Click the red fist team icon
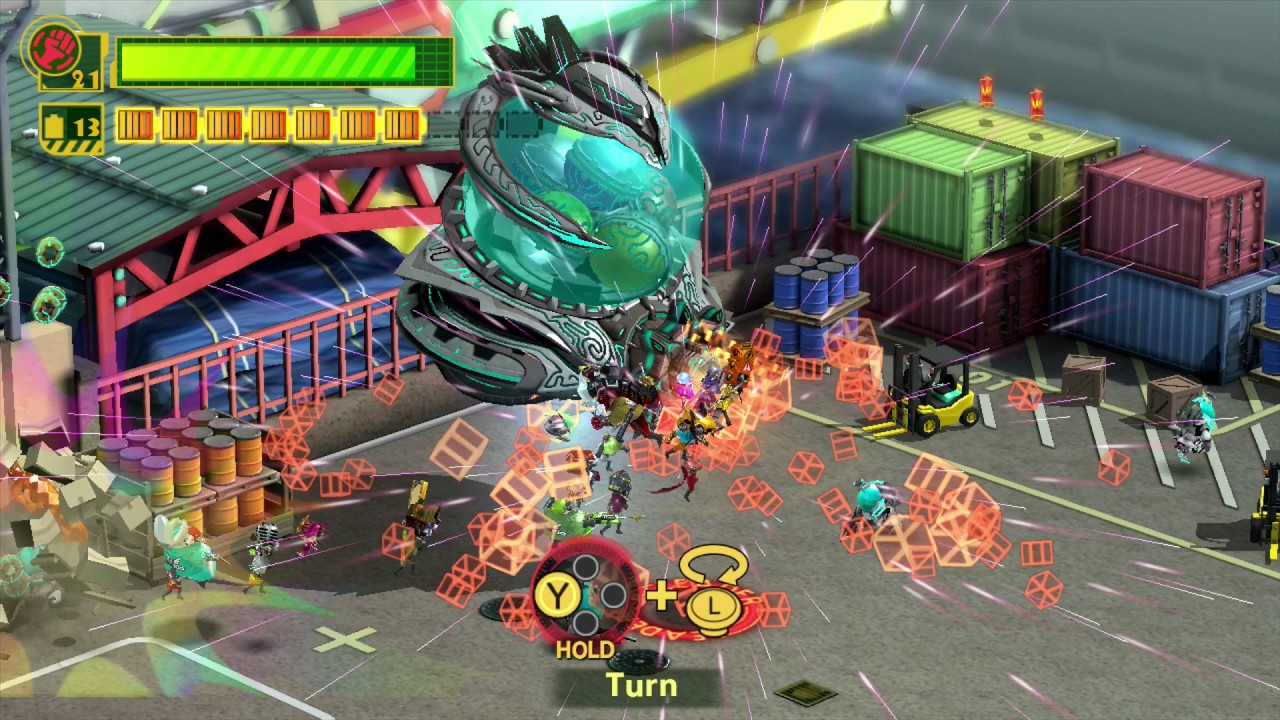Screen dimensions: 1280x720 tap(49, 47)
